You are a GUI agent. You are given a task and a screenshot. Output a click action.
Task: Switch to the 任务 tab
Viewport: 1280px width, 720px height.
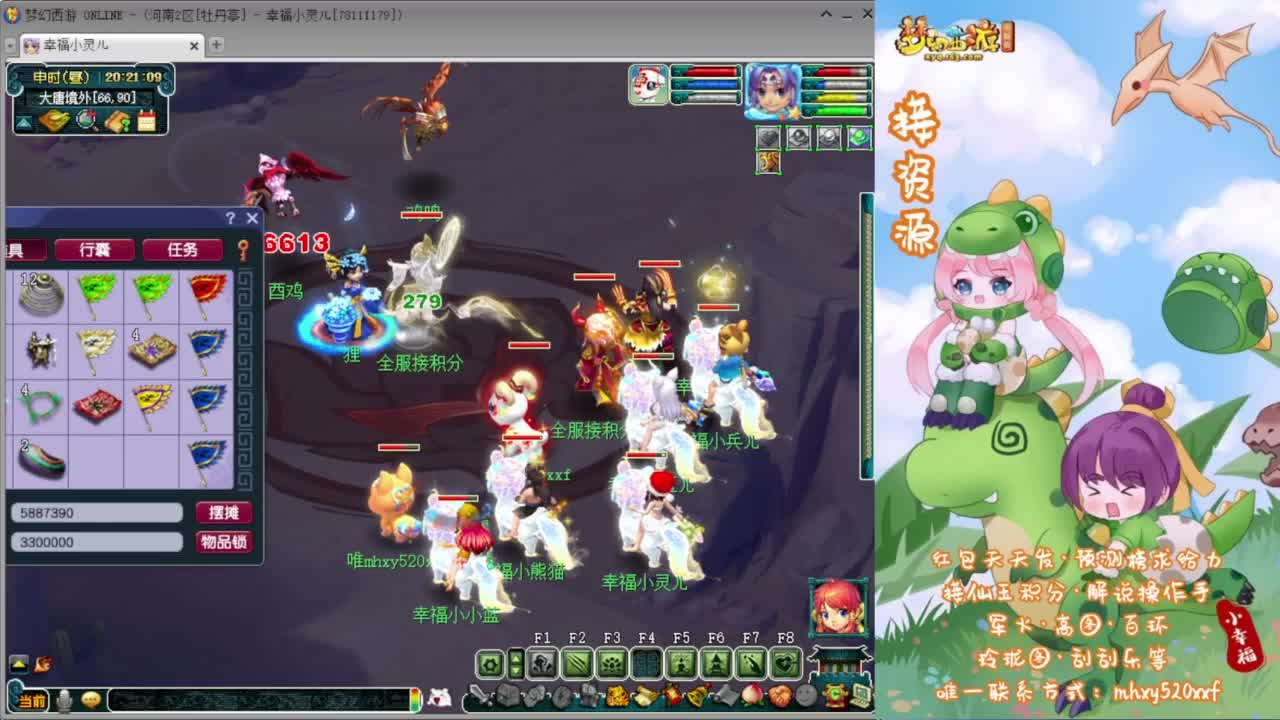click(x=182, y=249)
